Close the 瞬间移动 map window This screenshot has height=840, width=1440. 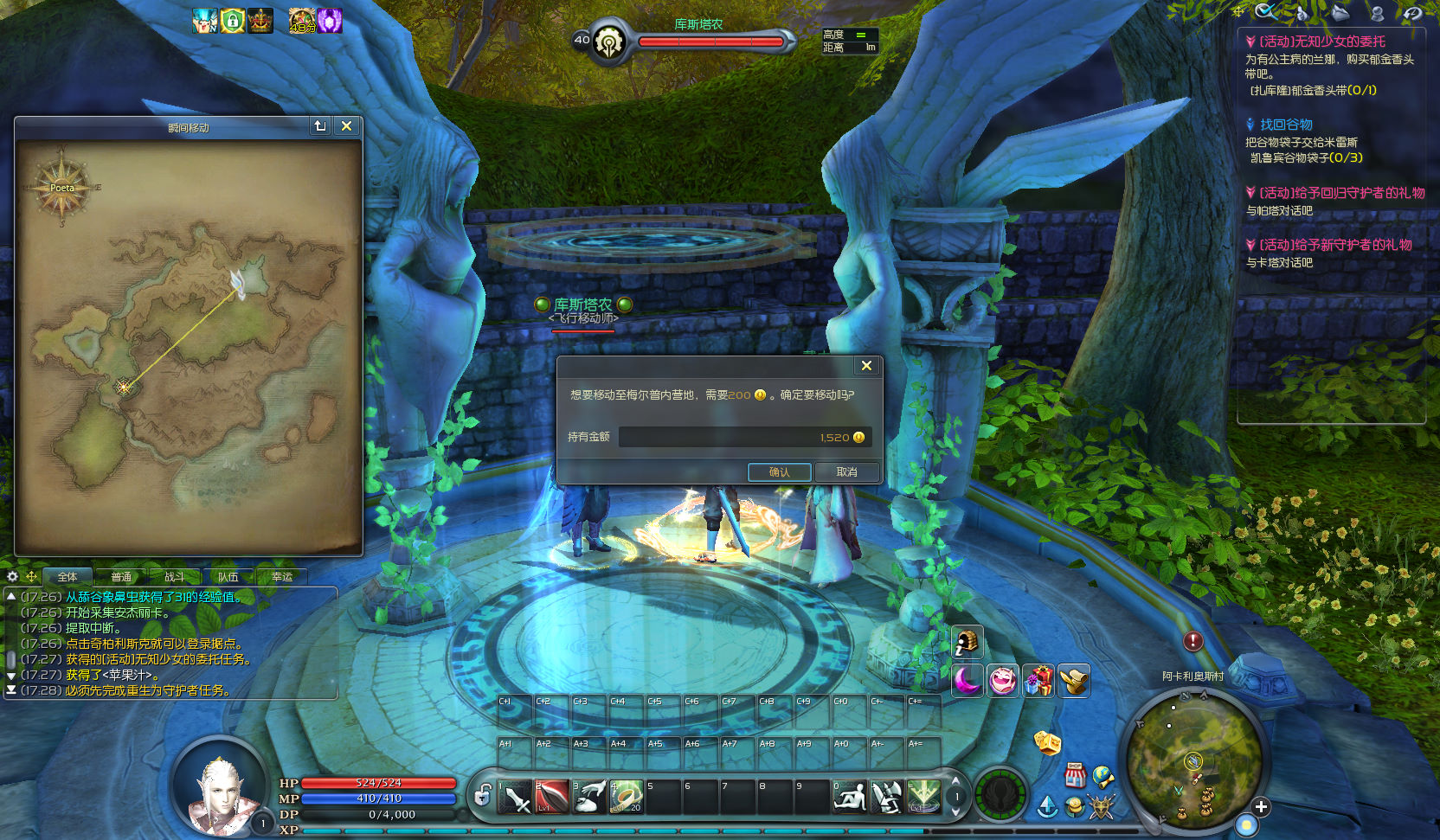pyautogui.click(x=346, y=126)
